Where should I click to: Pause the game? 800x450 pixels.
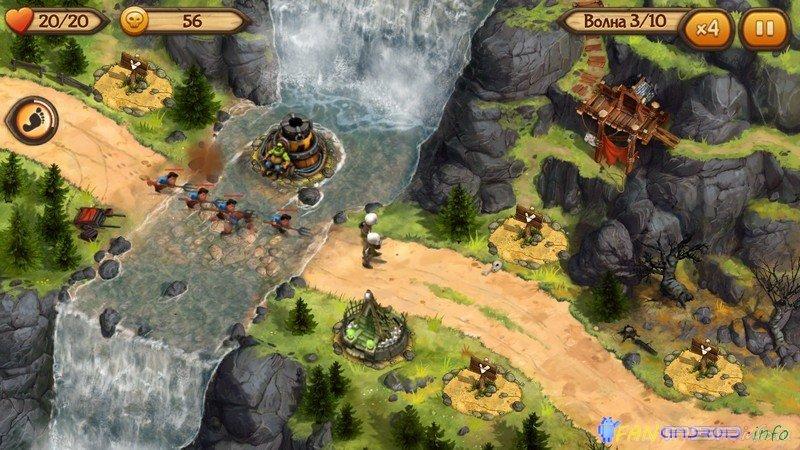[x=763, y=27]
